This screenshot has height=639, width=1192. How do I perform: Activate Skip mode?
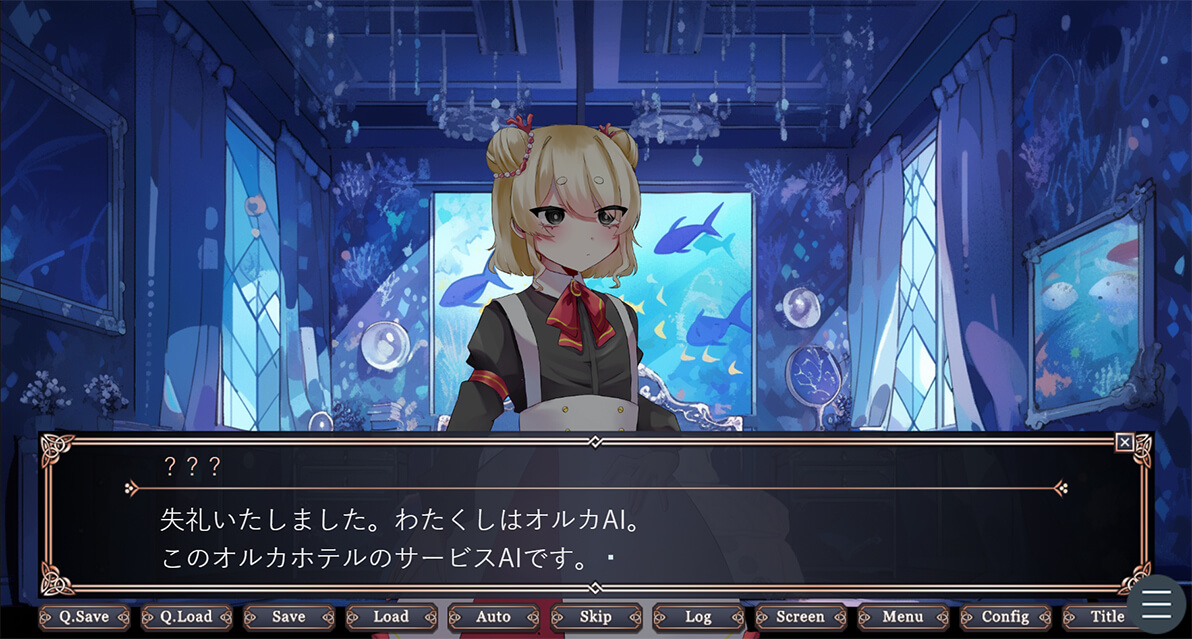(596, 617)
